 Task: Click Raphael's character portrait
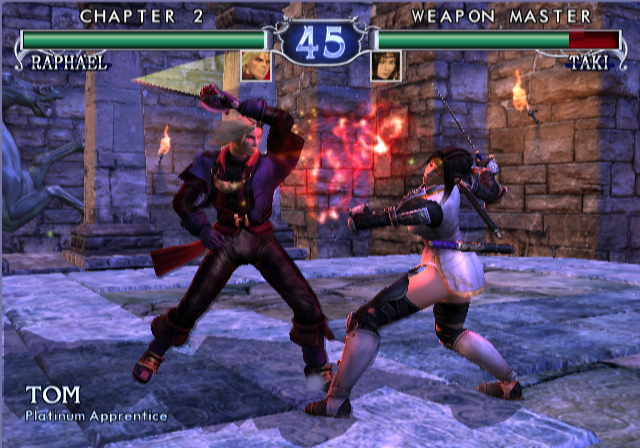click(x=254, y=65)
